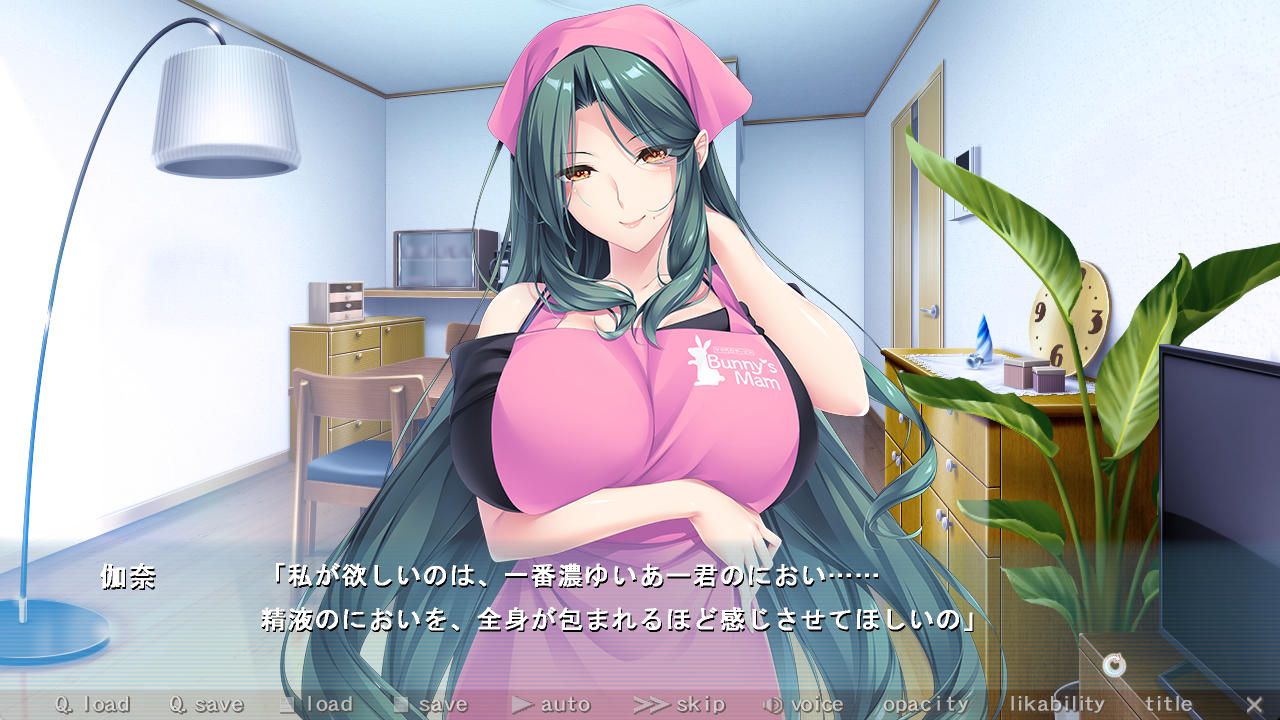Open the load game menu
1280x720 pixels.
pyautogui.click(x=316, y=704)
